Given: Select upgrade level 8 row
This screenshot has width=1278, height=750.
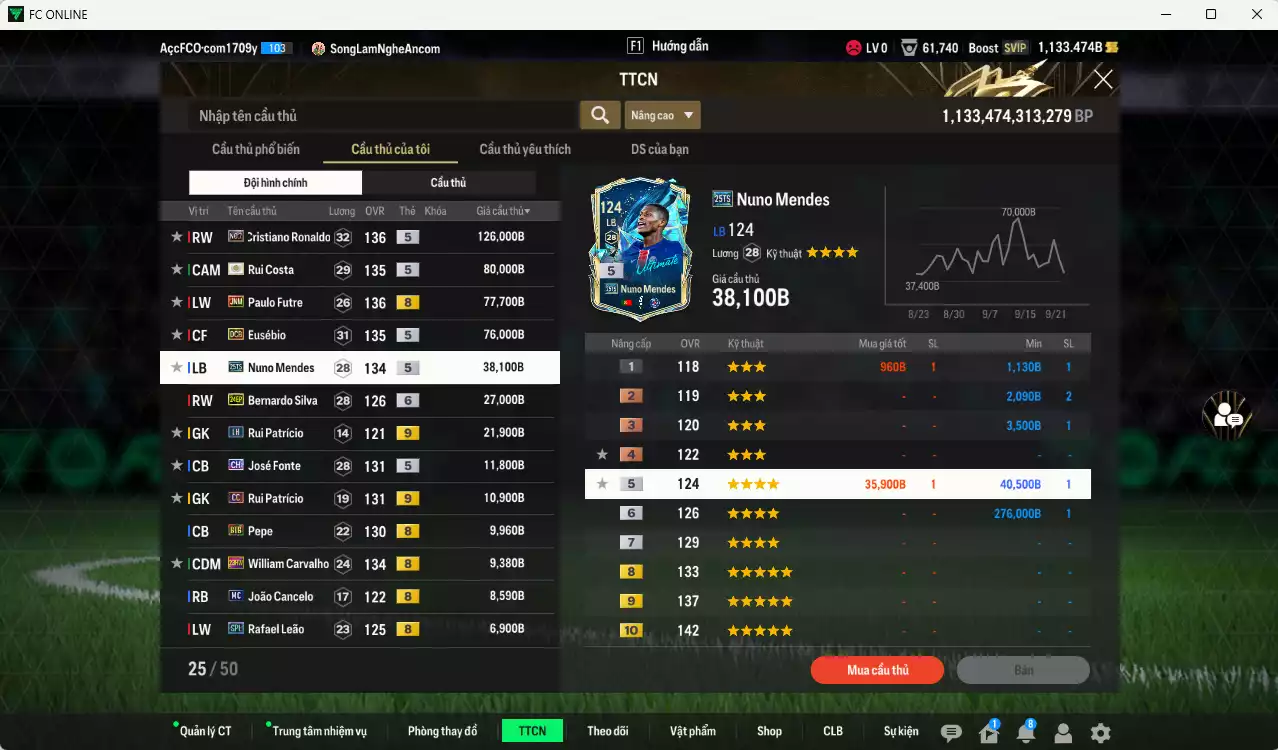Looking at the screenshot, I should click(837, 572).
